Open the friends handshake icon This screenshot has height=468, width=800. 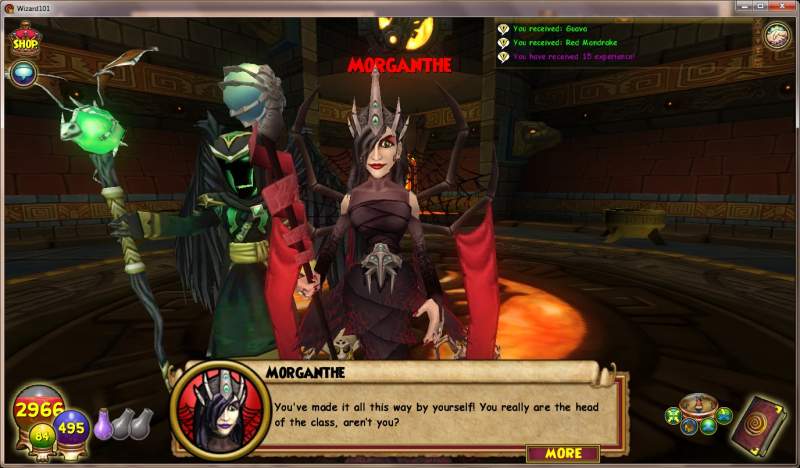click(776, 37)
